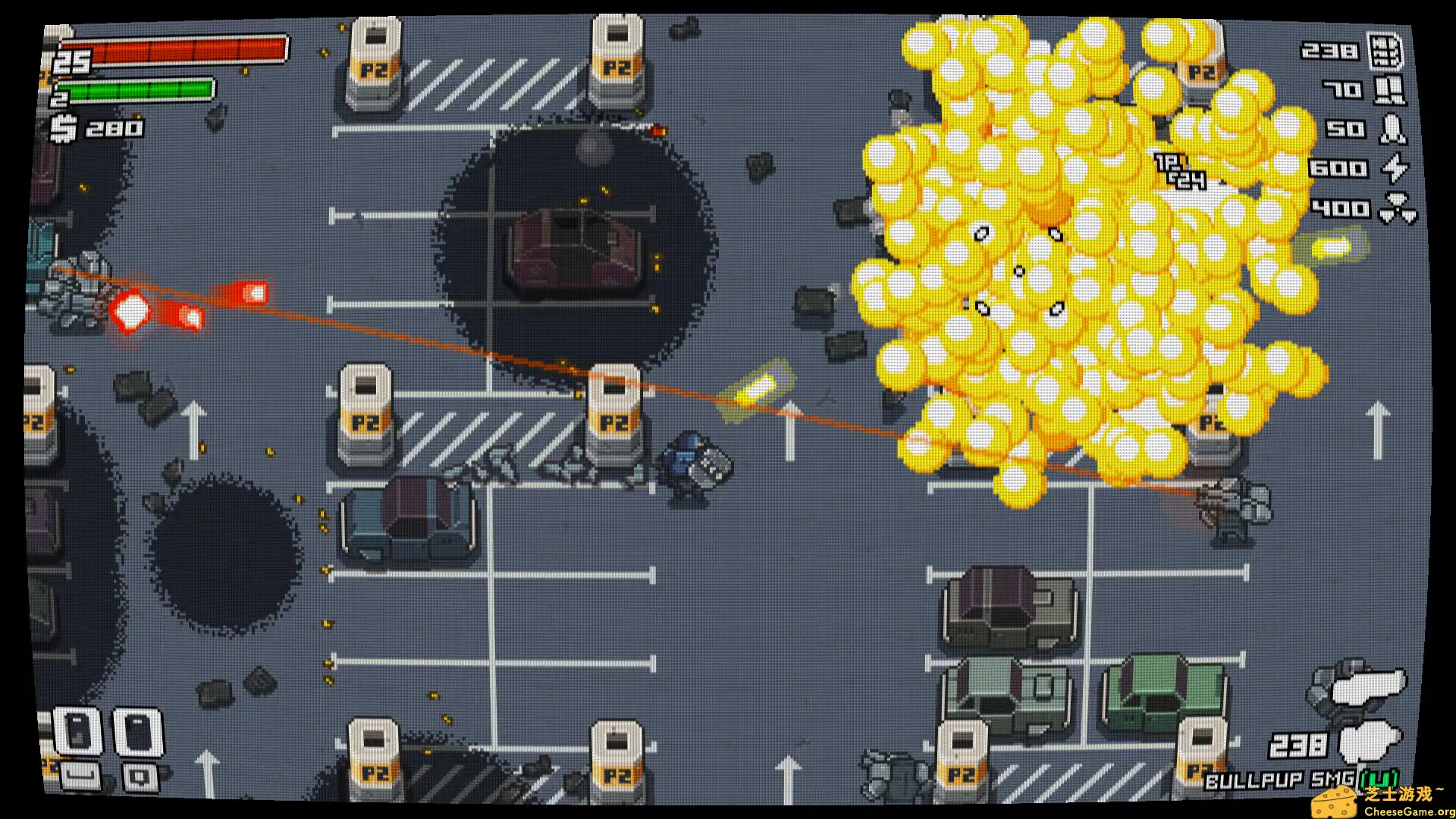Viewport: 1456px width, 819px height.
Task: Toggle the empty second inventory slot
Action: click(x=138, y=730)
